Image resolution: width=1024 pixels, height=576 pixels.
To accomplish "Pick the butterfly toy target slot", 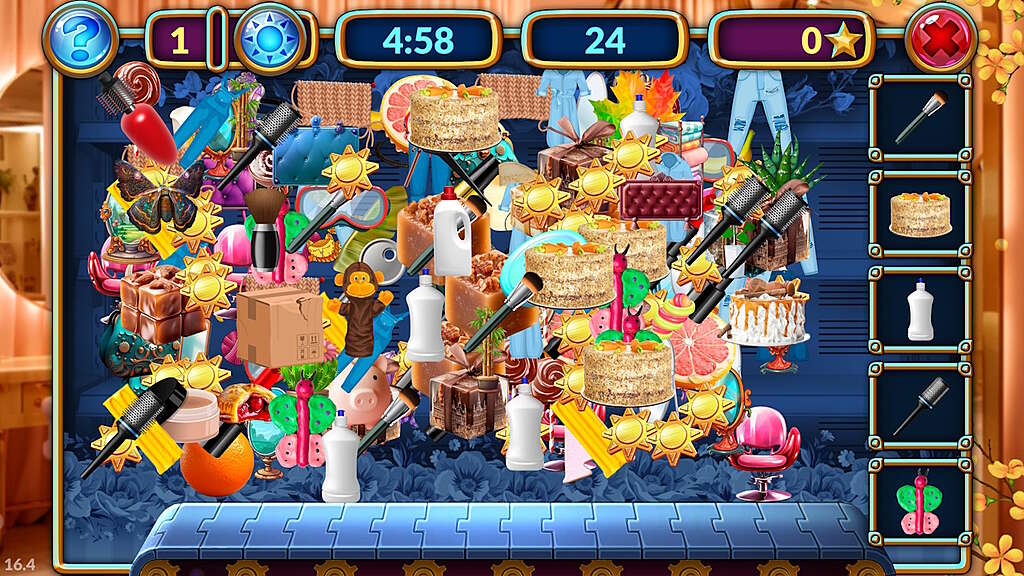I will 920,501.
